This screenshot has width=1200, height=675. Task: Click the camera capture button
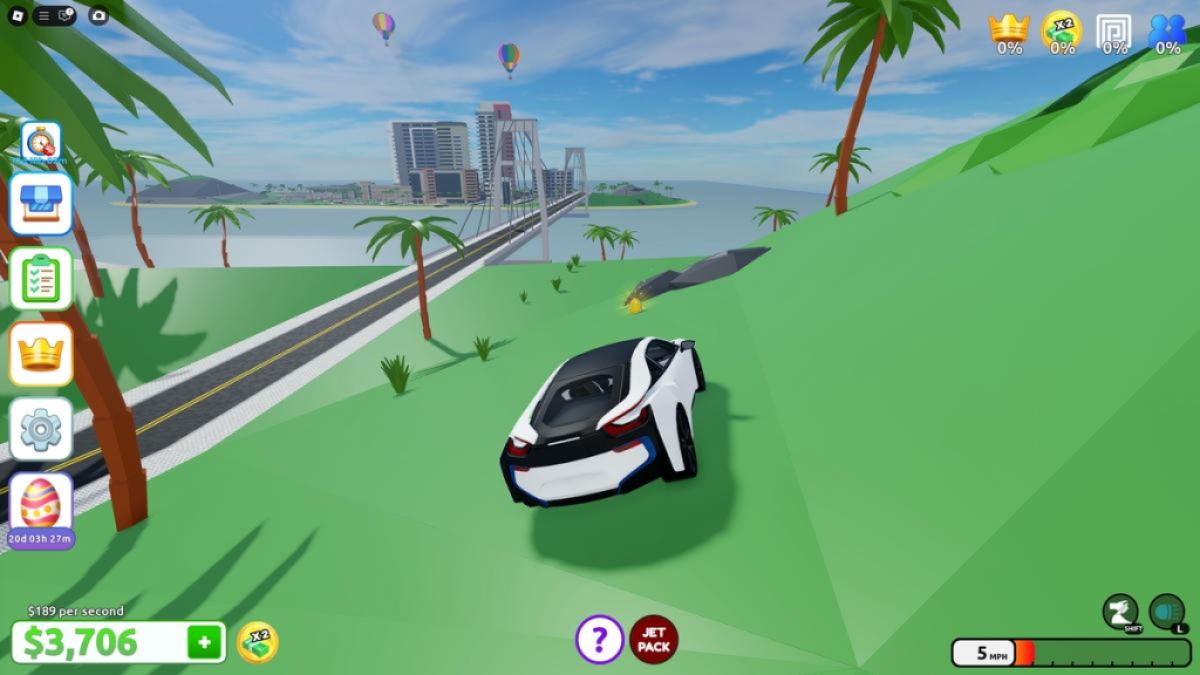point(98,15)
